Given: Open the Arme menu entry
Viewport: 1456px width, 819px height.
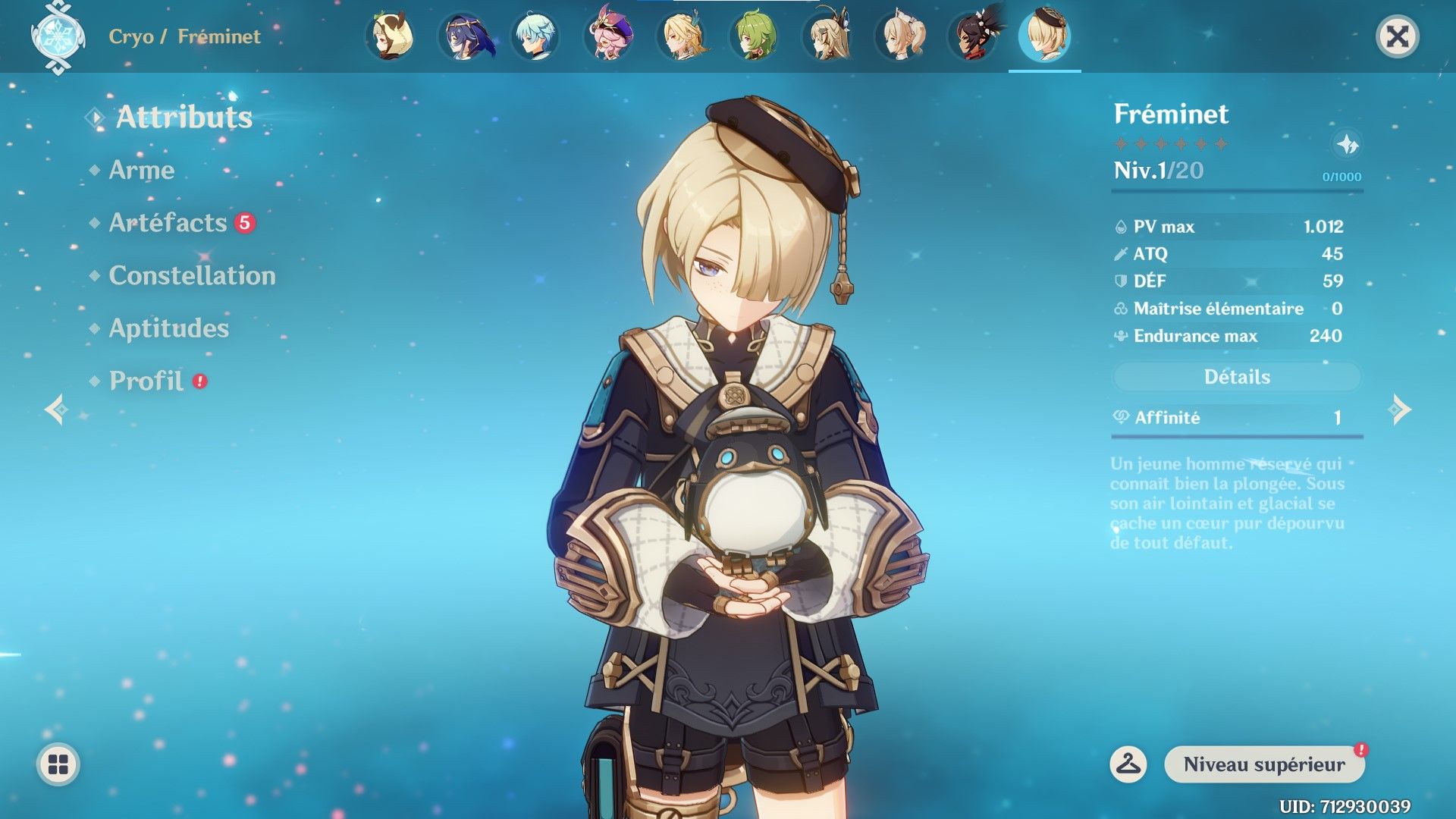Looking at the screenshot, I should tap(142, 170).
